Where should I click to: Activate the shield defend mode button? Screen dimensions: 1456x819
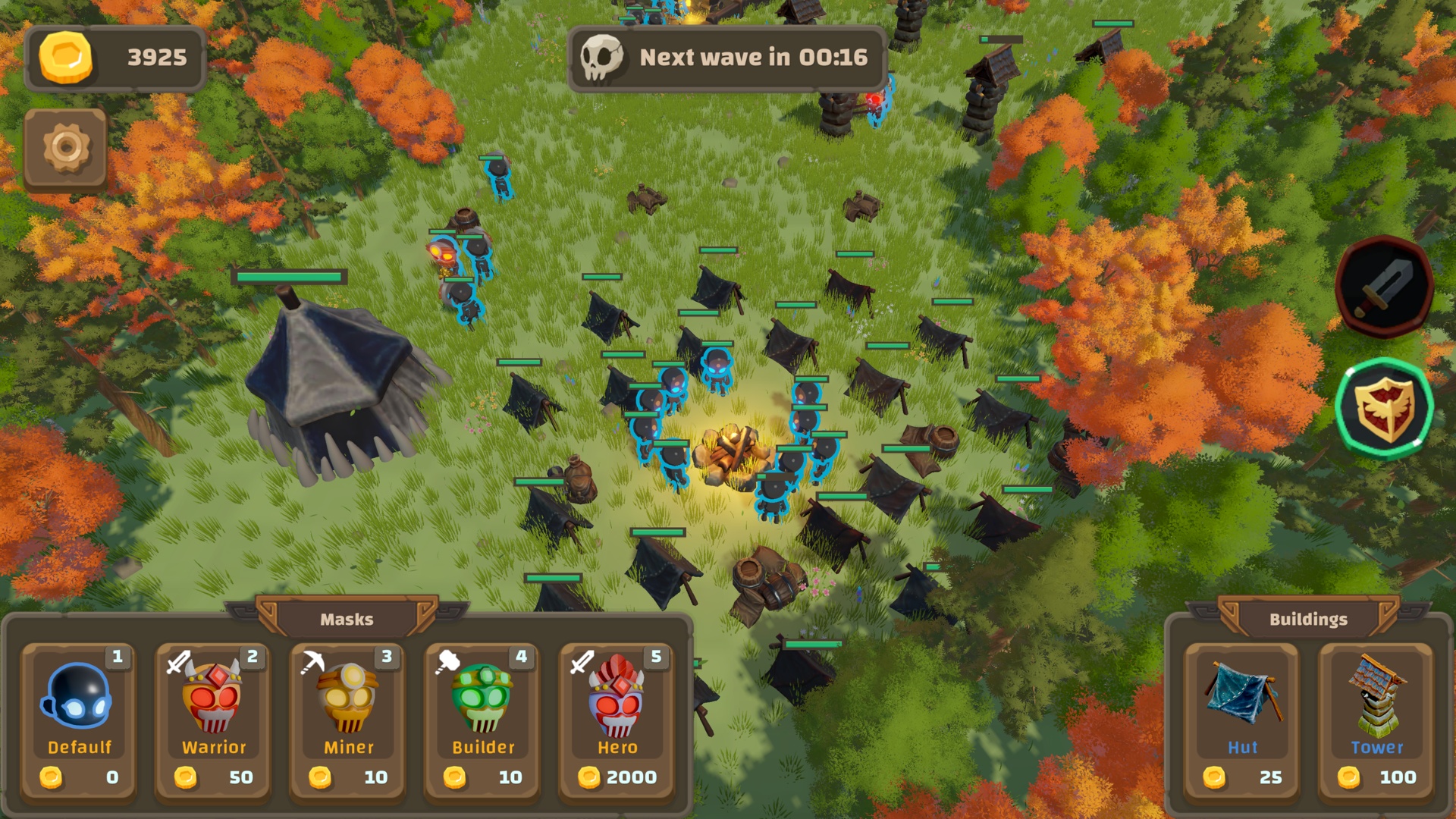coord(1384,409)
